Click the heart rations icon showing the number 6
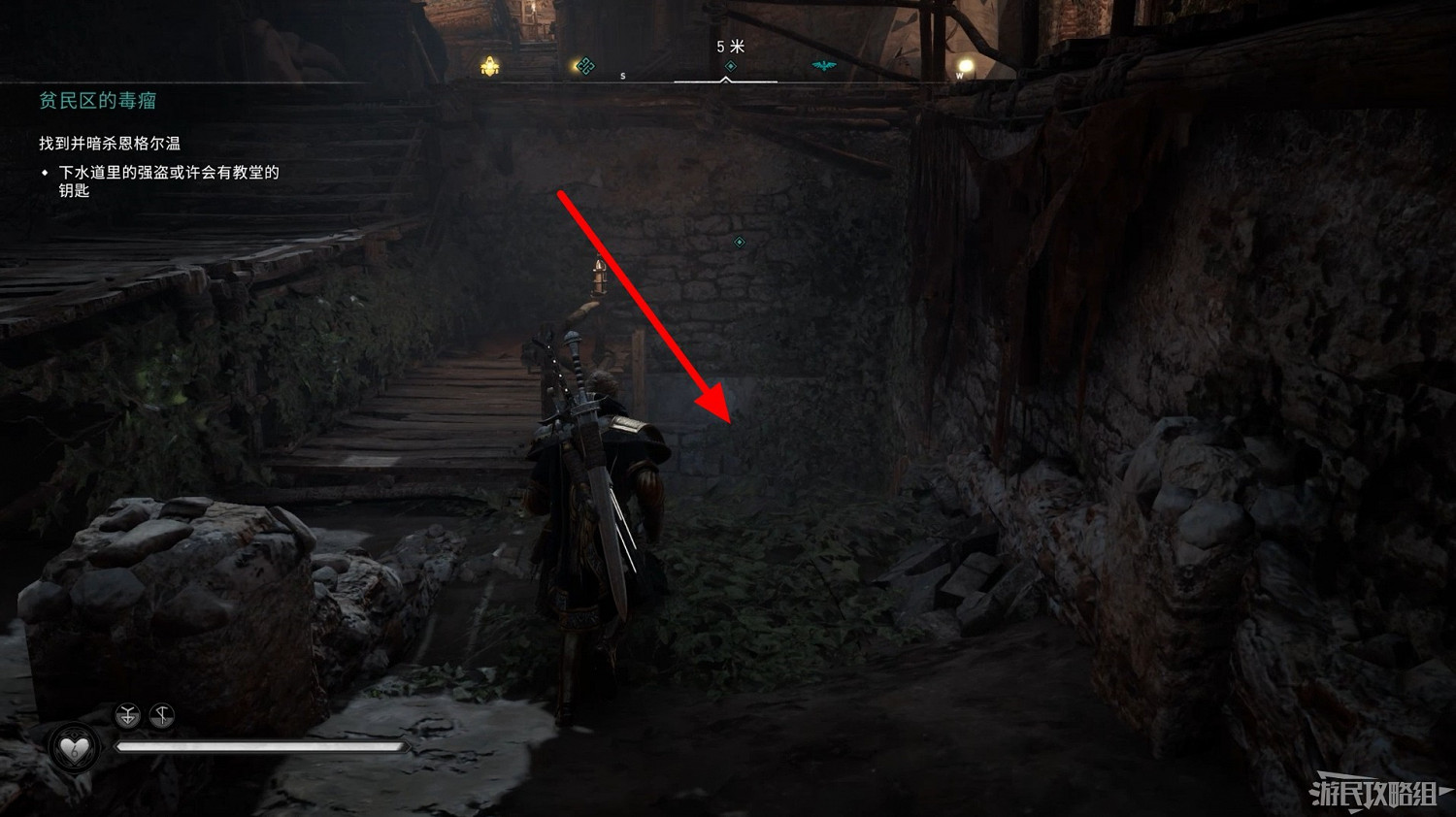 76,747
